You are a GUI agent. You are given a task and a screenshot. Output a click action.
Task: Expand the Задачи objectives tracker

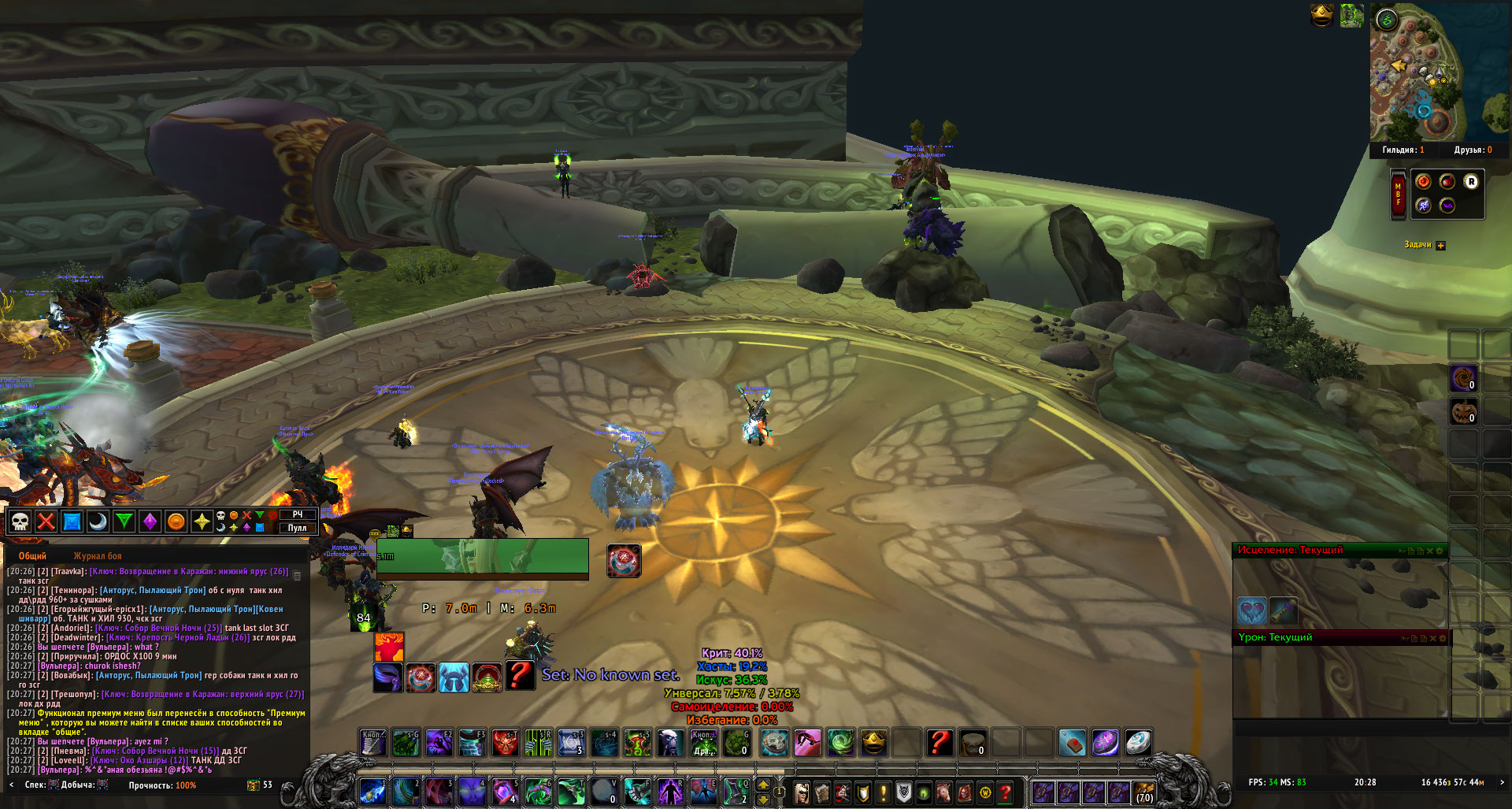tap(1440, 246)
